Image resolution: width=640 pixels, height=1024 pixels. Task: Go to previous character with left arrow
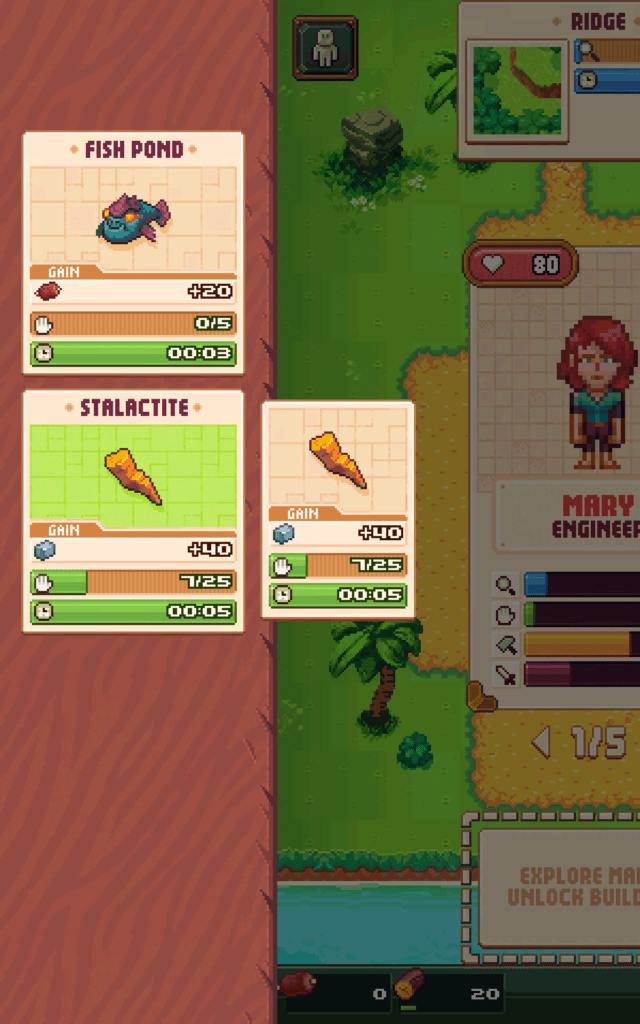pyautogui.click(x=541, y=743)
